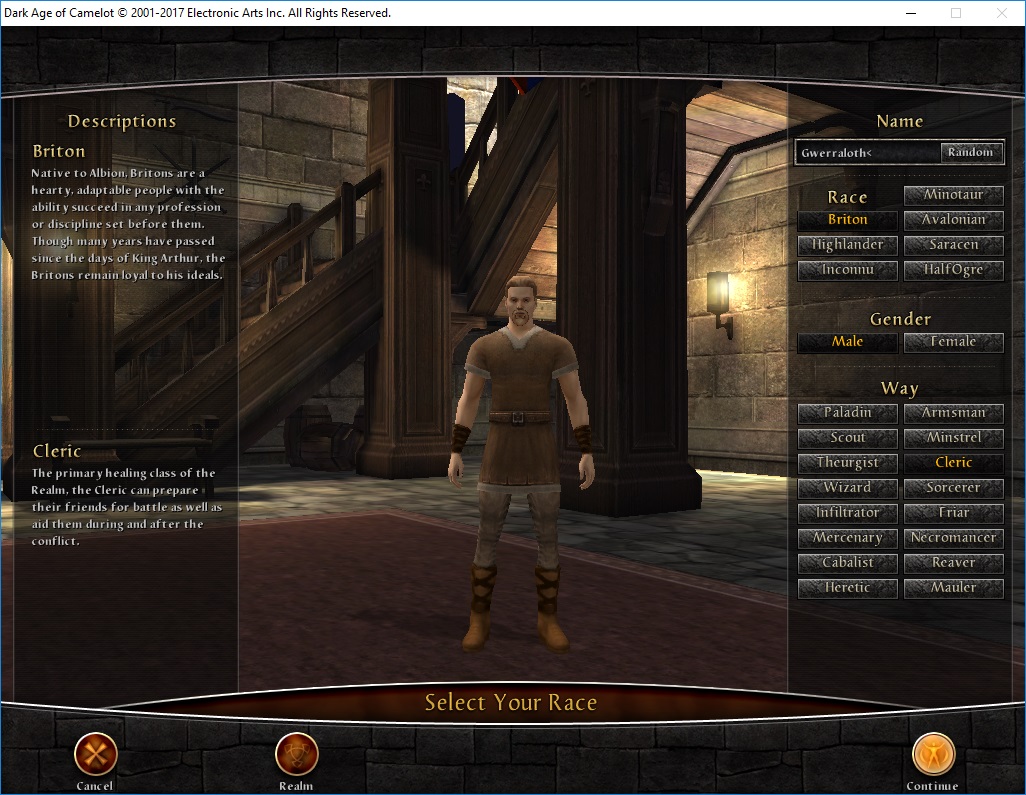Switch gender to Female
Viewport: 1026px width, 795px height.
[953, 342]
